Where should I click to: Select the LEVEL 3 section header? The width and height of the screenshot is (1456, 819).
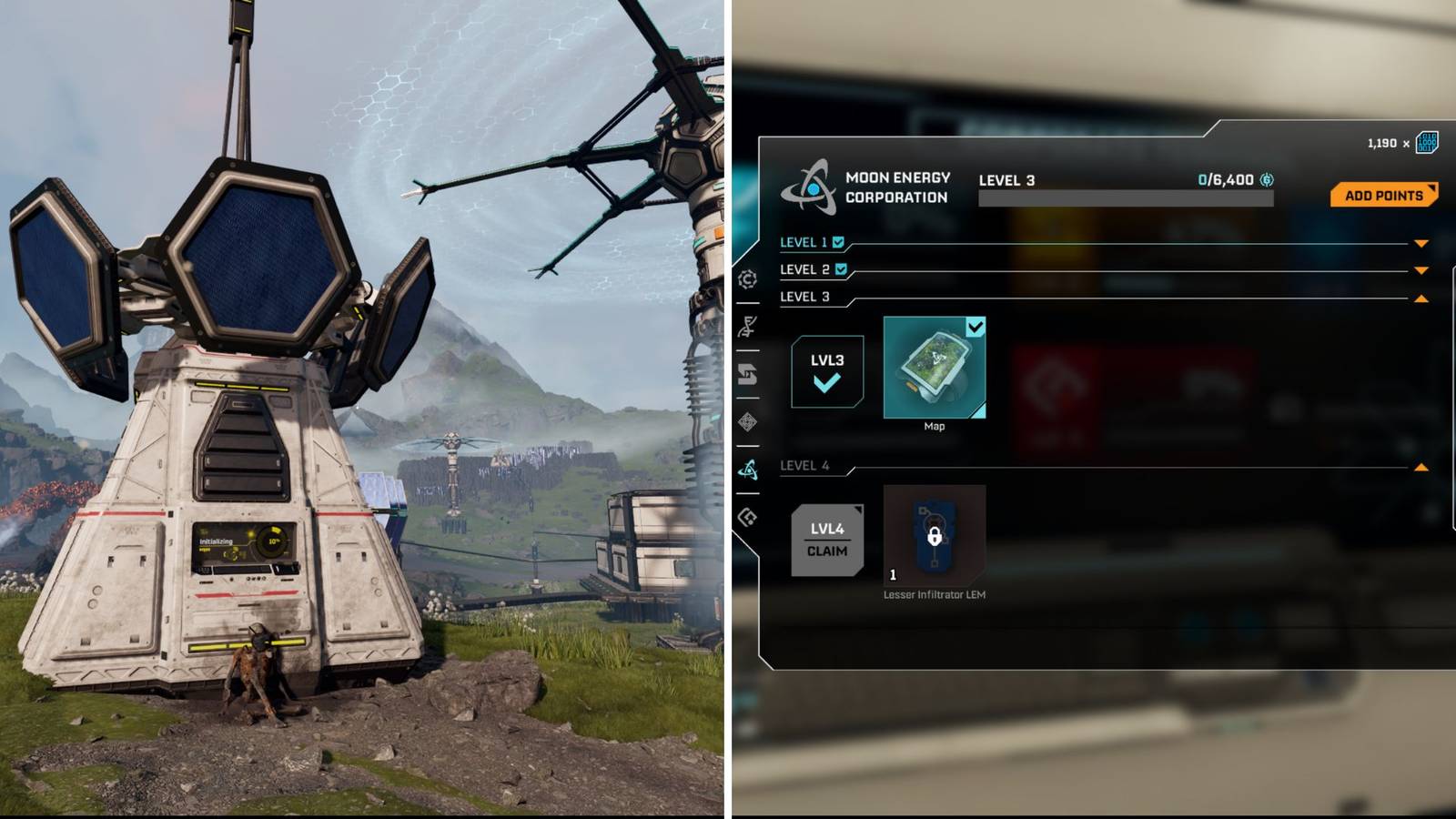[x=804, y=297]
